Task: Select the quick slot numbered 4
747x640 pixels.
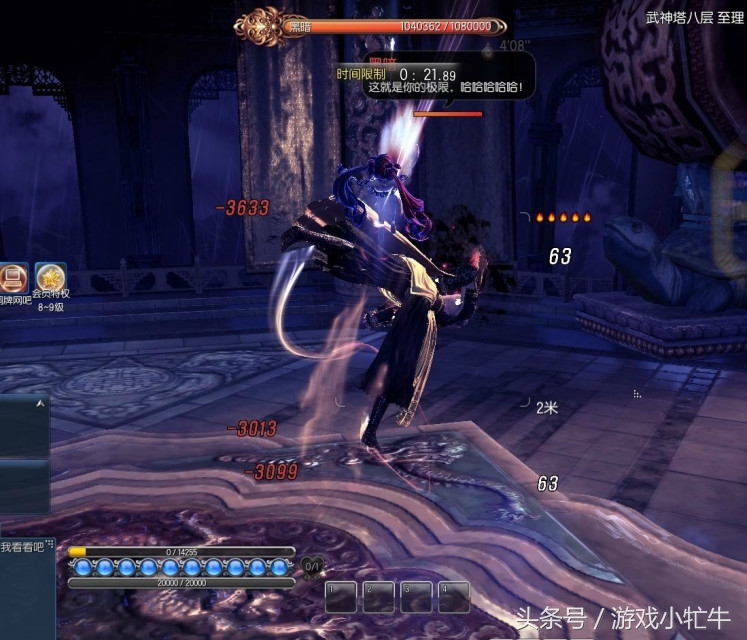Action: point(454,597)
